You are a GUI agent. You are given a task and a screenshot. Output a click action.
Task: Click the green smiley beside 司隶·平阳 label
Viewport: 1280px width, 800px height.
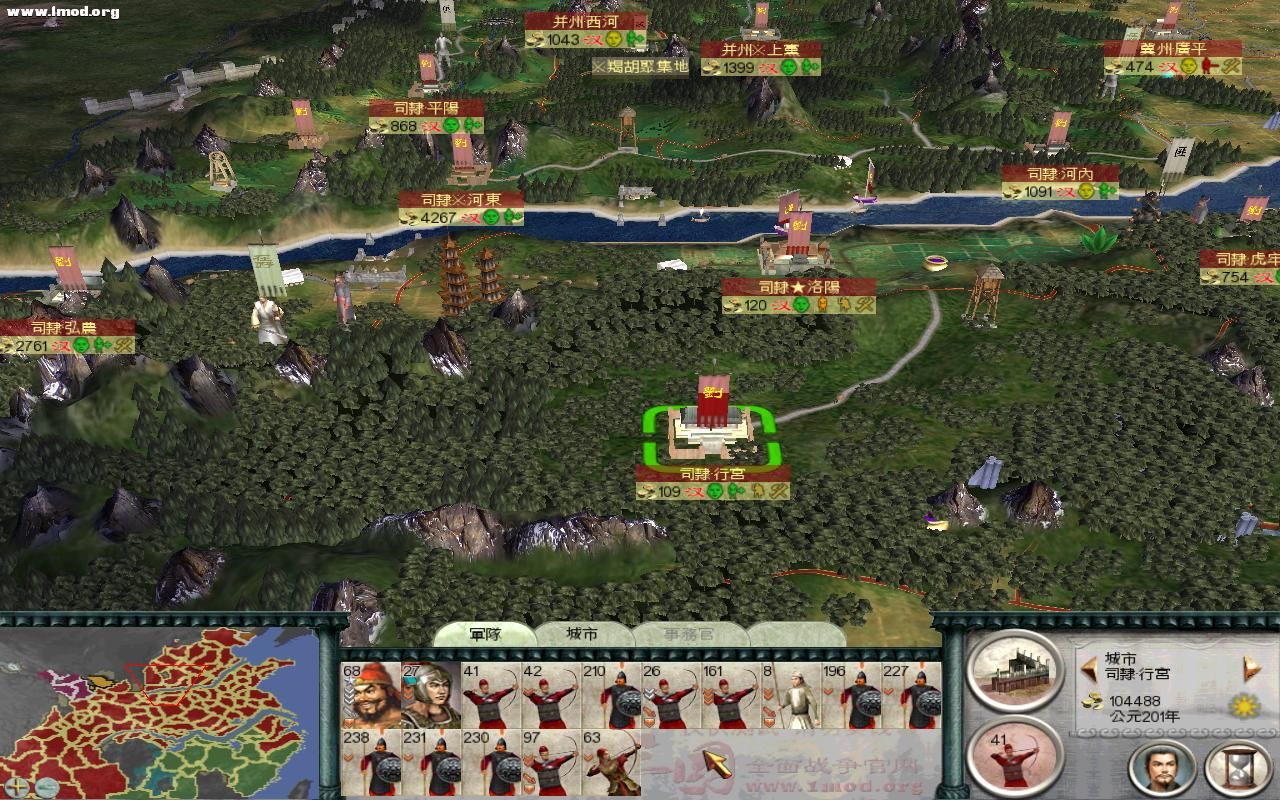(451, 125)
